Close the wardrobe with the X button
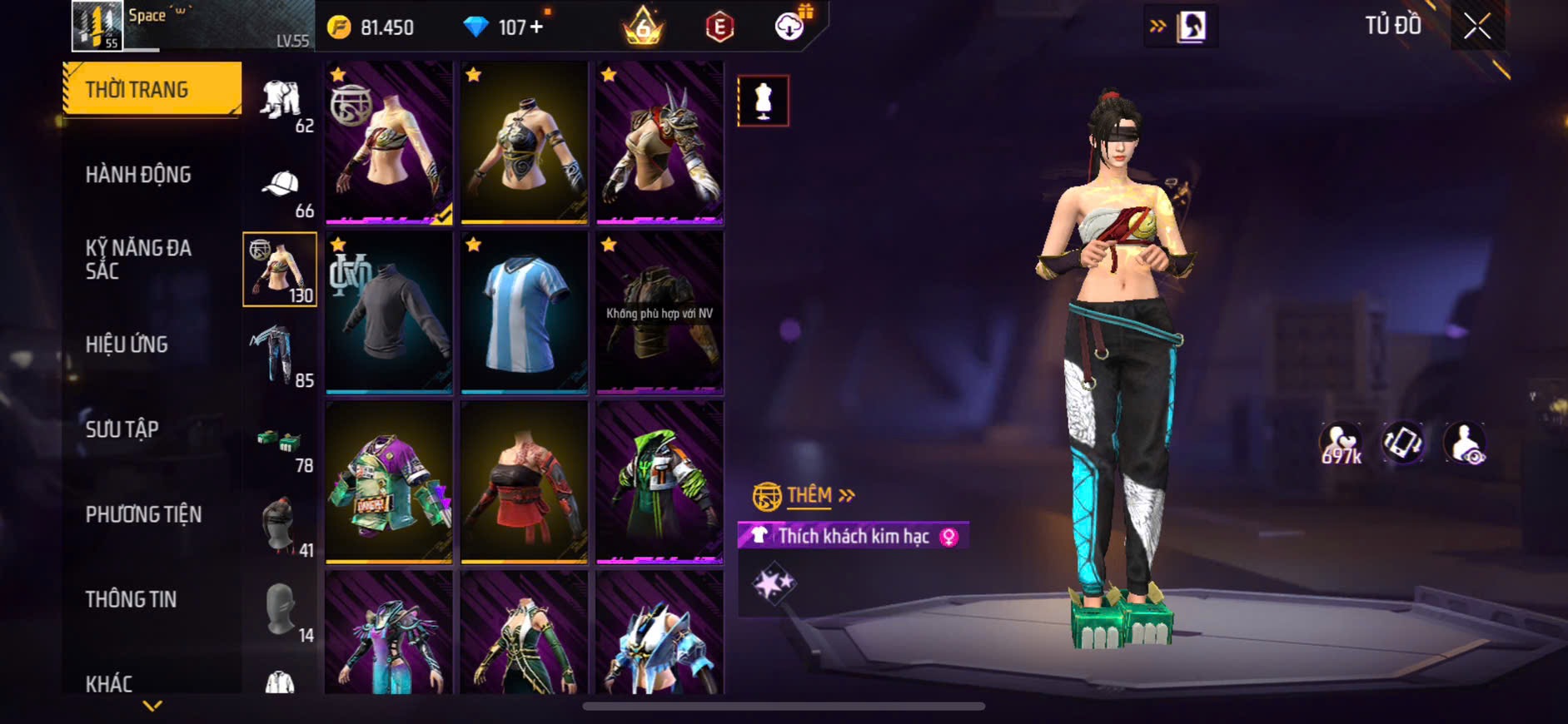1568x724 pixels. [1477, 27]
